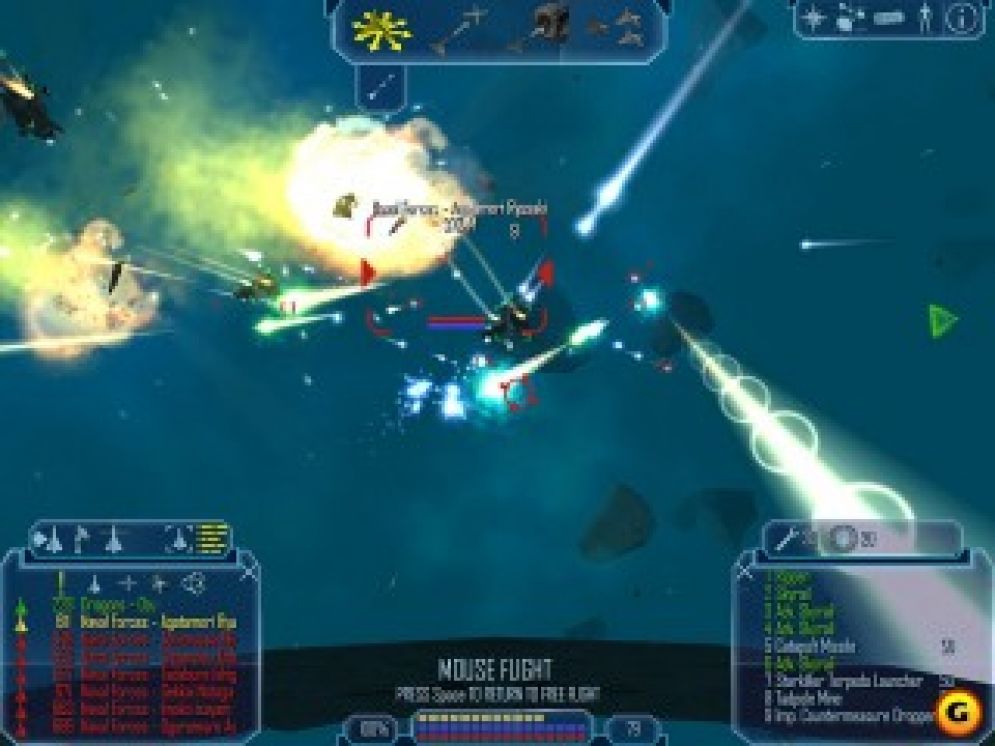Click the ship-in-brackets targeting tab
Viewport: 995px width, 746px height.
point(178,540)
